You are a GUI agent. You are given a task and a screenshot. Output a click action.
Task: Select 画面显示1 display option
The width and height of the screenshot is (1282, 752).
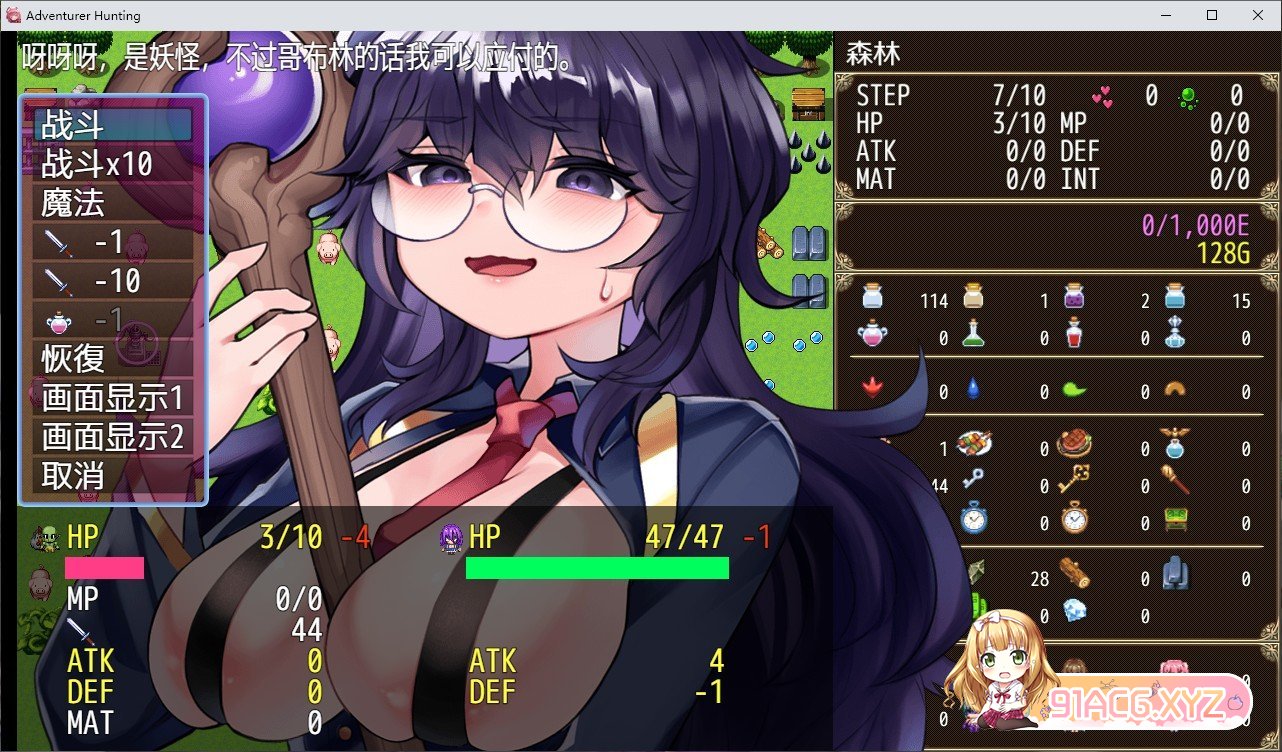pos(112,397)
